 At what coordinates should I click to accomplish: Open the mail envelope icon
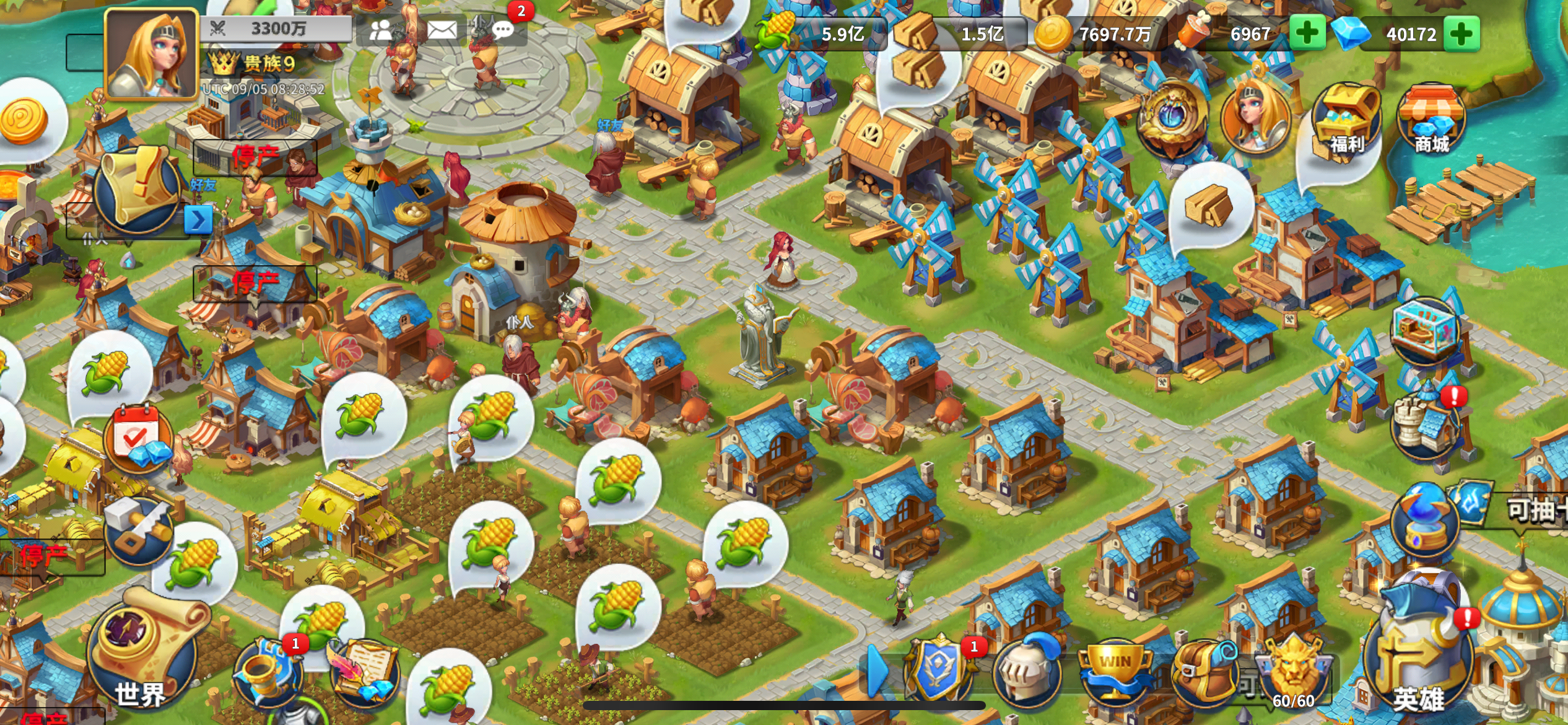pyautogui.click(x=443, y=29)
